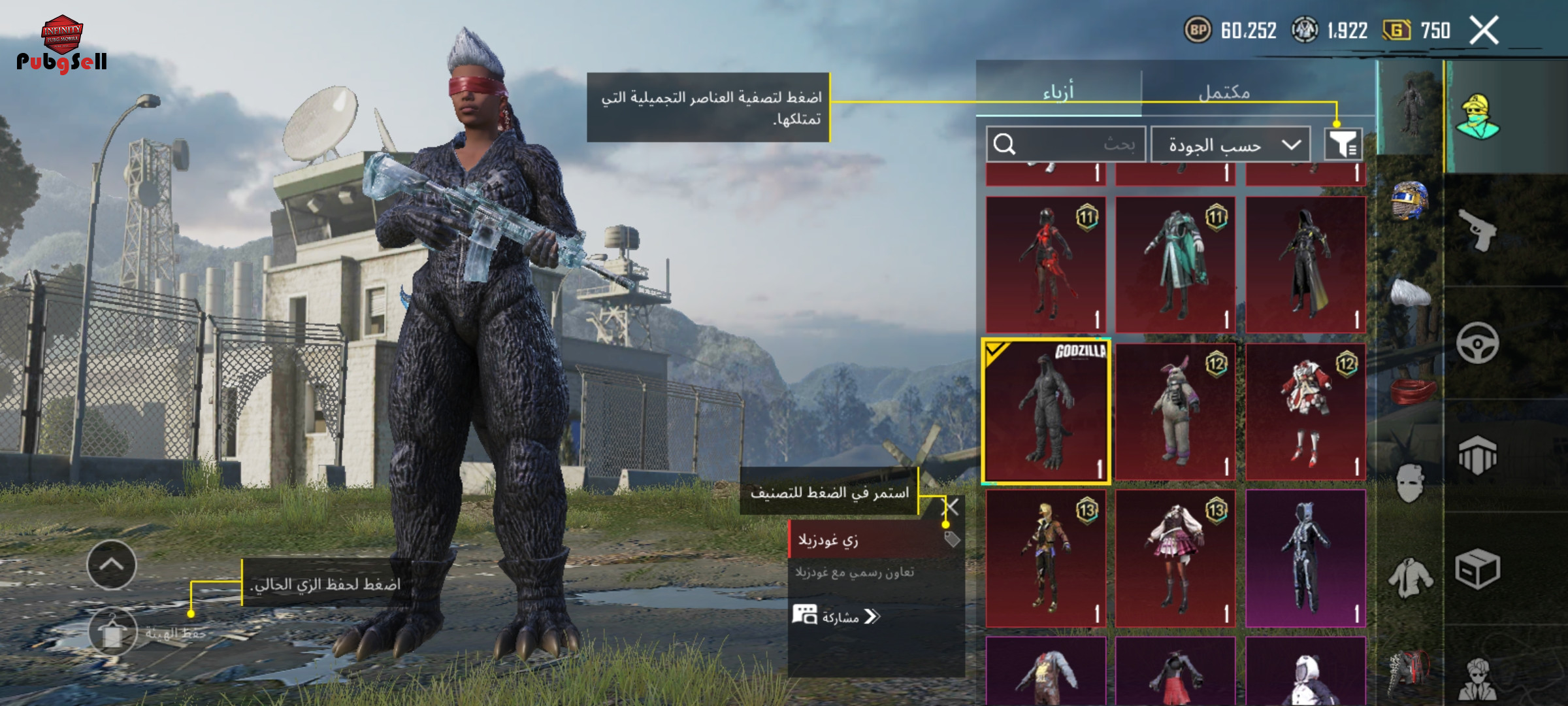Close the inventory screen with the X
This screenshot has height=706, width=1568.
1484,31
